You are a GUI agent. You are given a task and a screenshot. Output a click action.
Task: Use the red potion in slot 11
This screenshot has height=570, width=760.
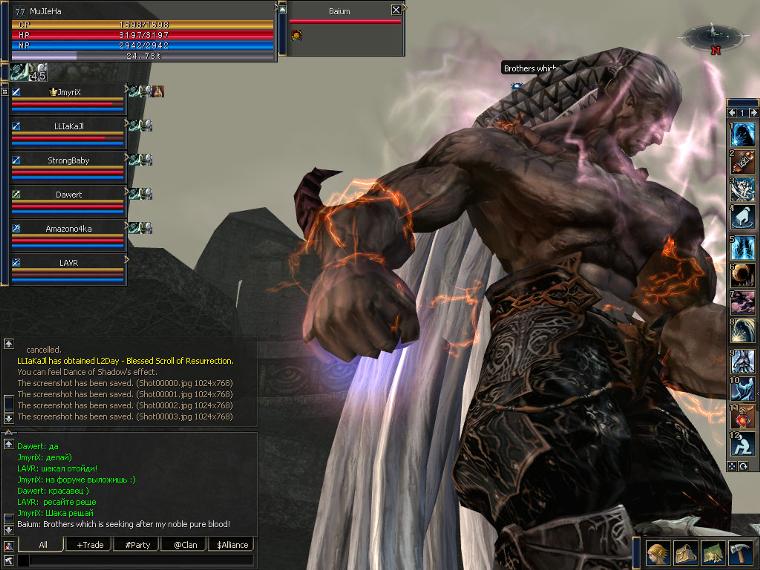pos(743,415)
